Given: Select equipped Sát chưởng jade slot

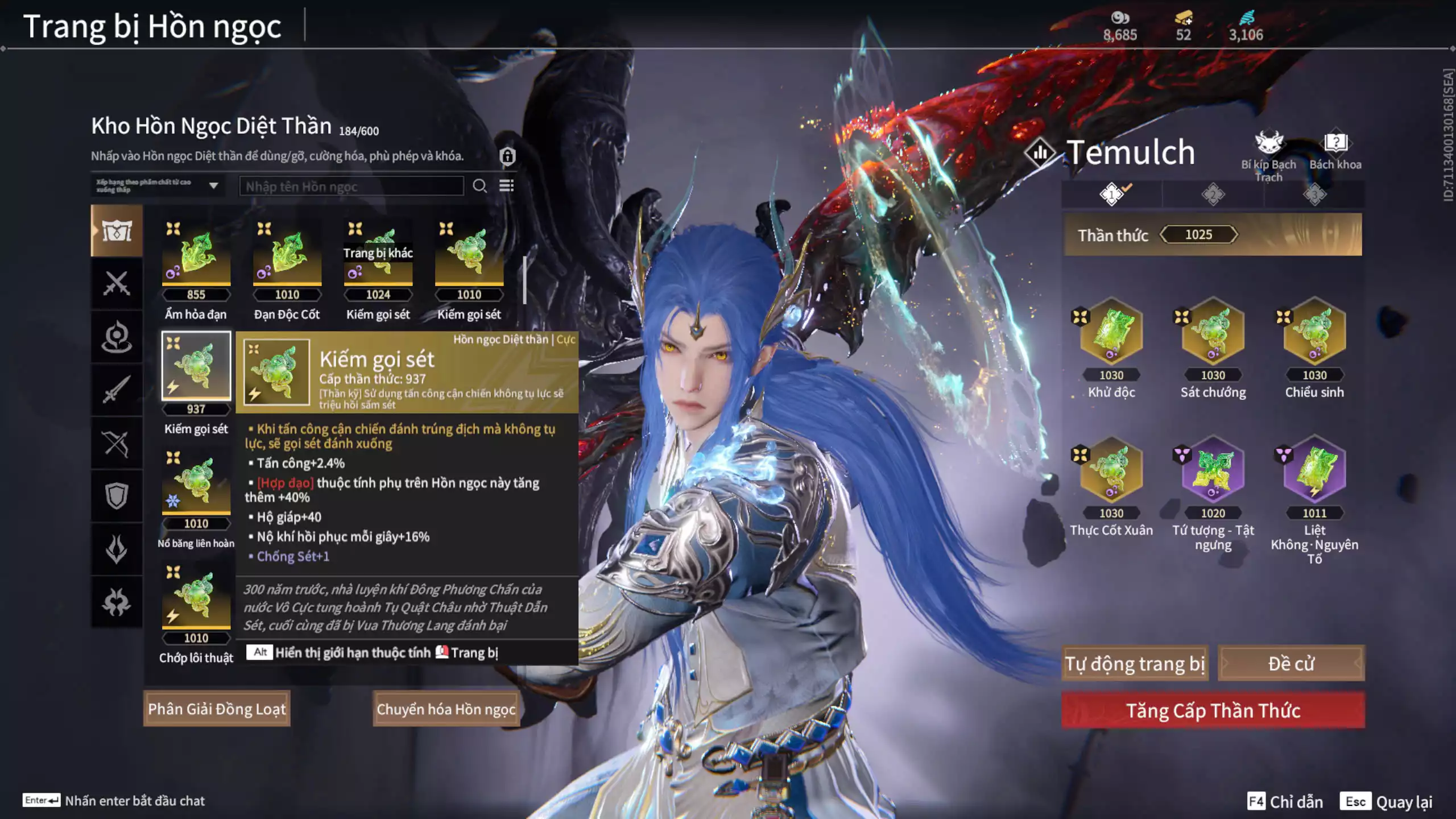Looking at the screenshot, I should tap(1213, 332).
